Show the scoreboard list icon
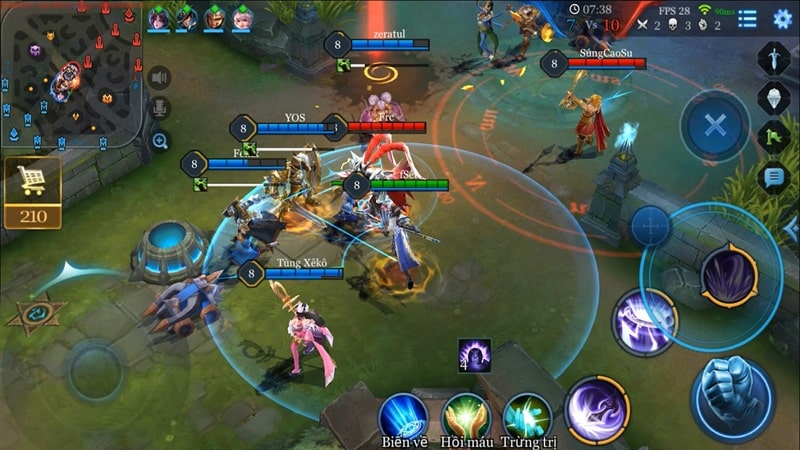800x450 pixels. tap(747, 18)
